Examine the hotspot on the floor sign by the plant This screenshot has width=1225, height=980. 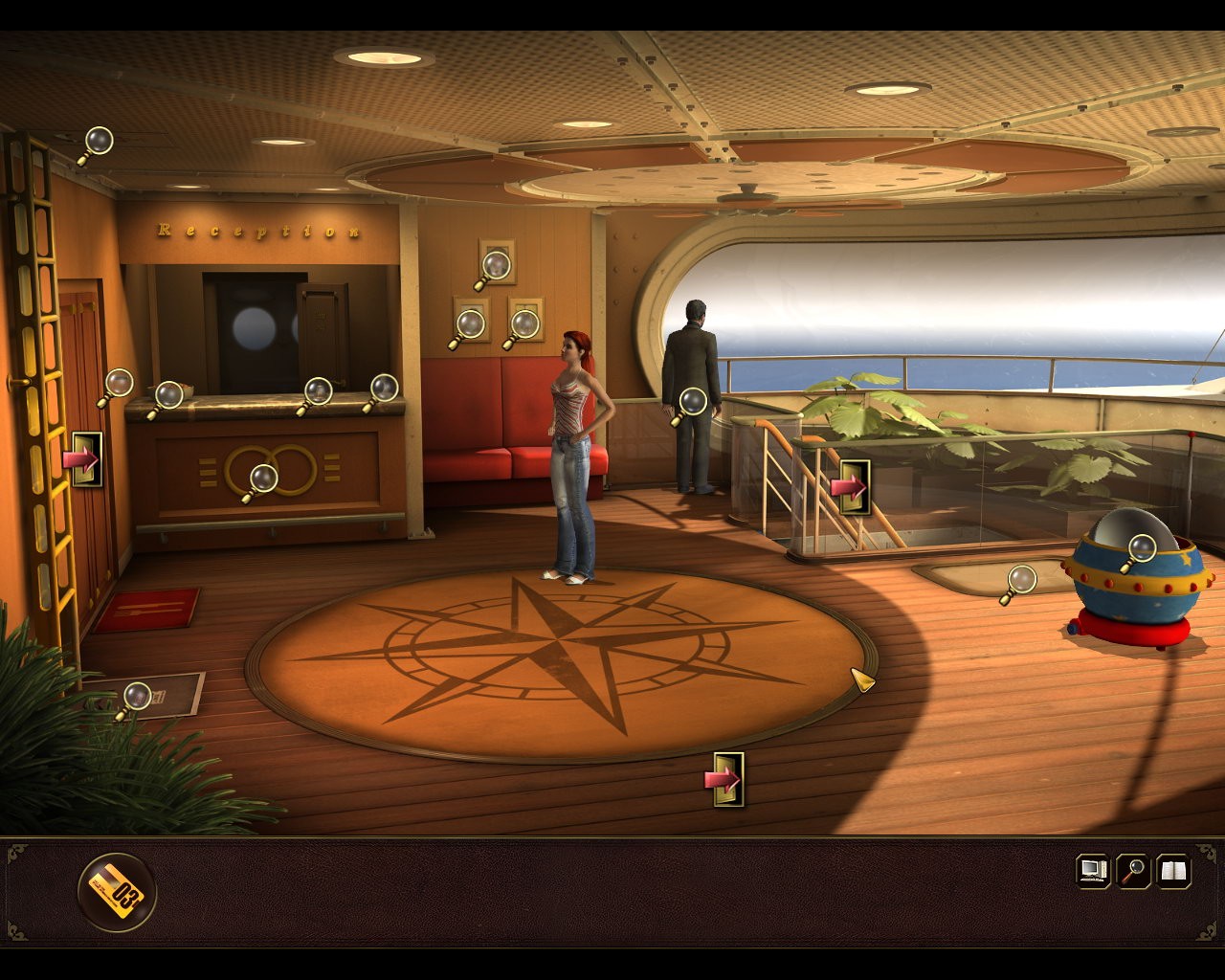136,698
